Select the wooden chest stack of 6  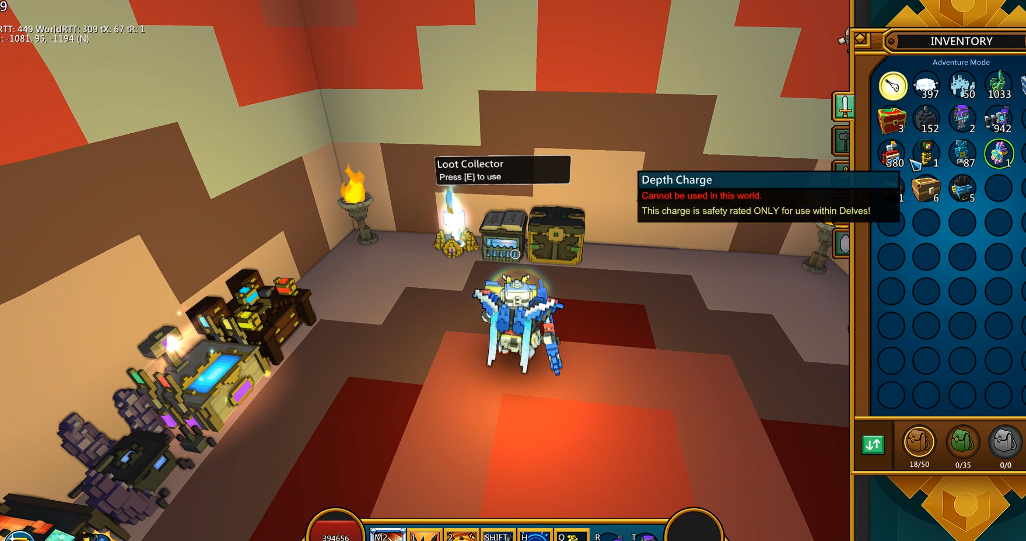[927, 188]
